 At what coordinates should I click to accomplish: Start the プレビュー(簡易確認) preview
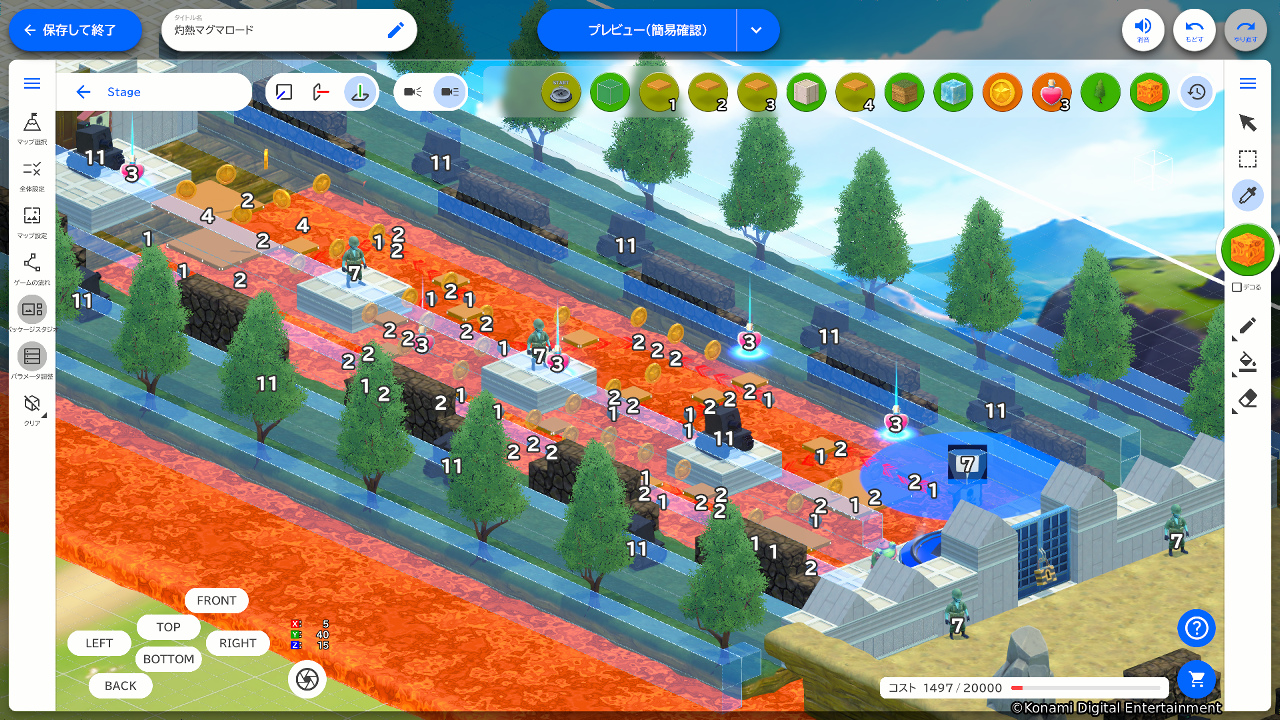point(636,30)
